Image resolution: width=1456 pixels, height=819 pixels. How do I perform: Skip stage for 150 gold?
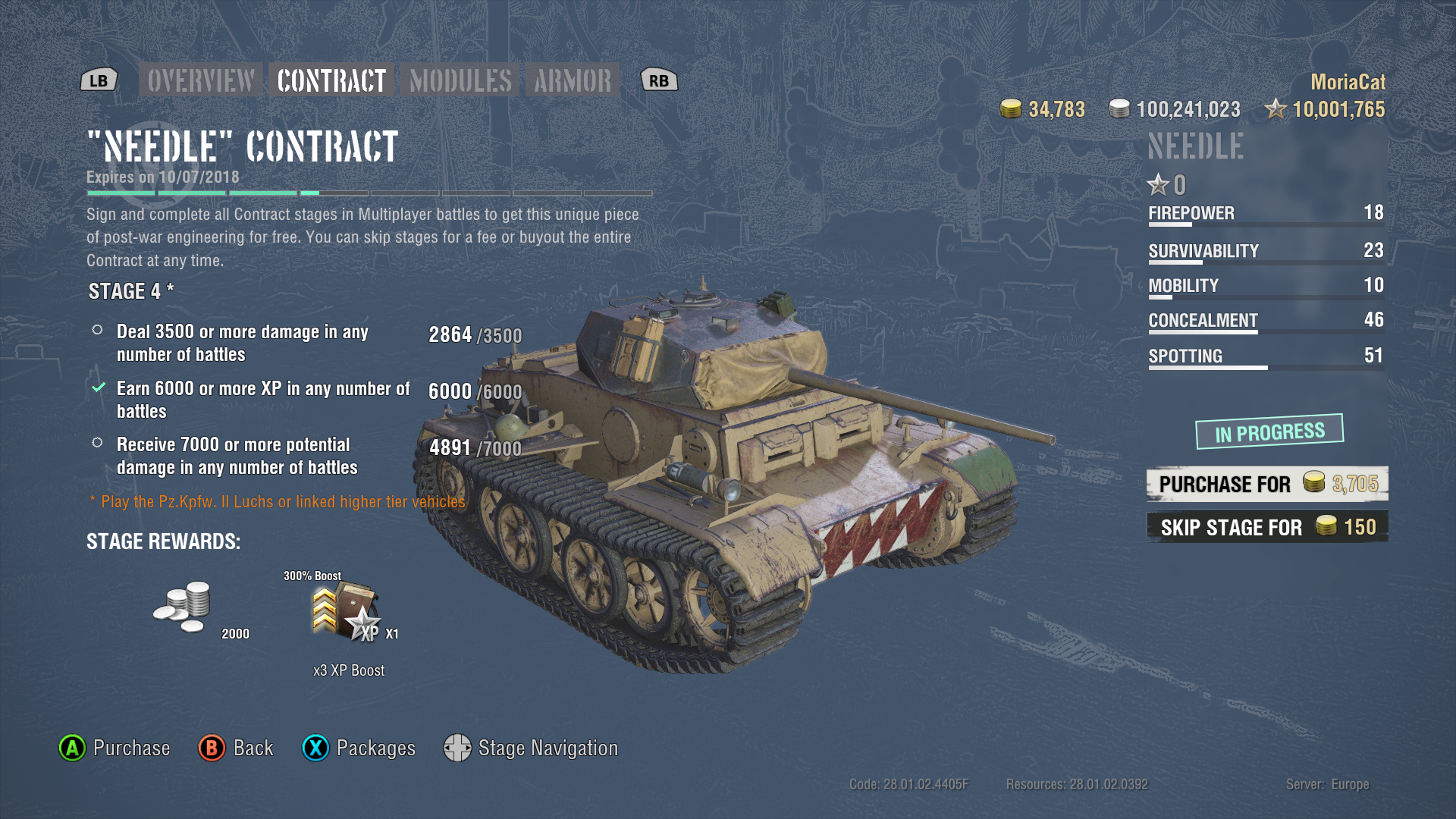point(1267,527)
